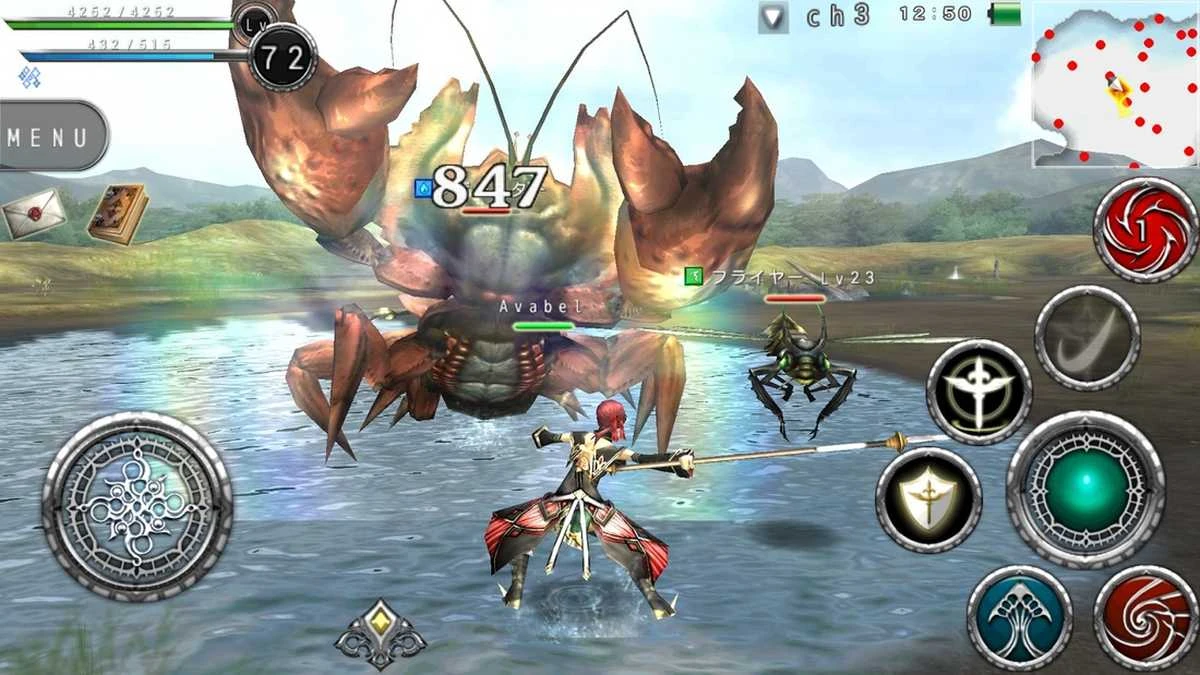Image resolution: width=1200 pixels, height=675 pixels.
Task: Open the minimap with red dots
Action: pos(1114,84)
